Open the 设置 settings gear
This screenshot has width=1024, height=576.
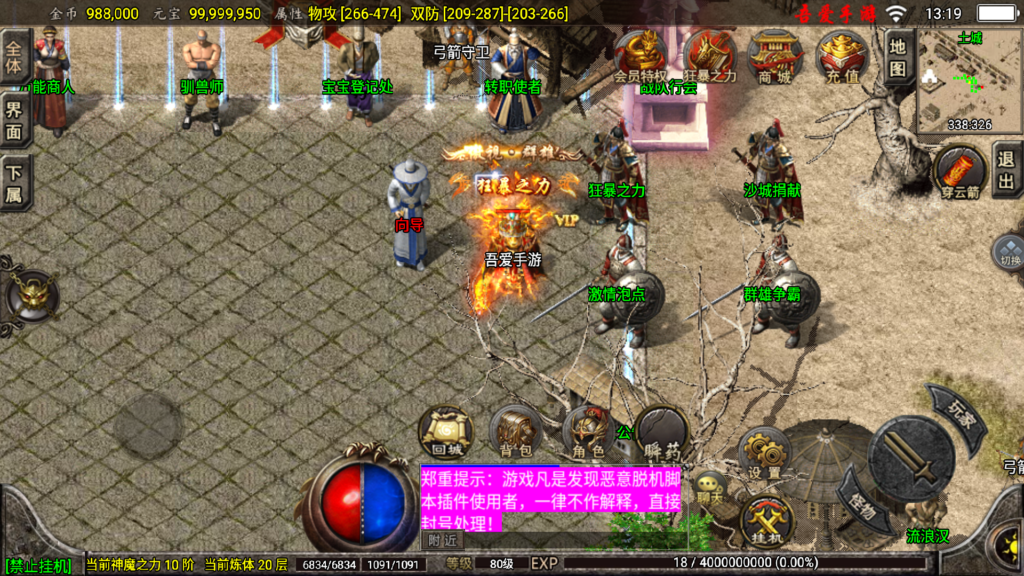pos(765,455)
